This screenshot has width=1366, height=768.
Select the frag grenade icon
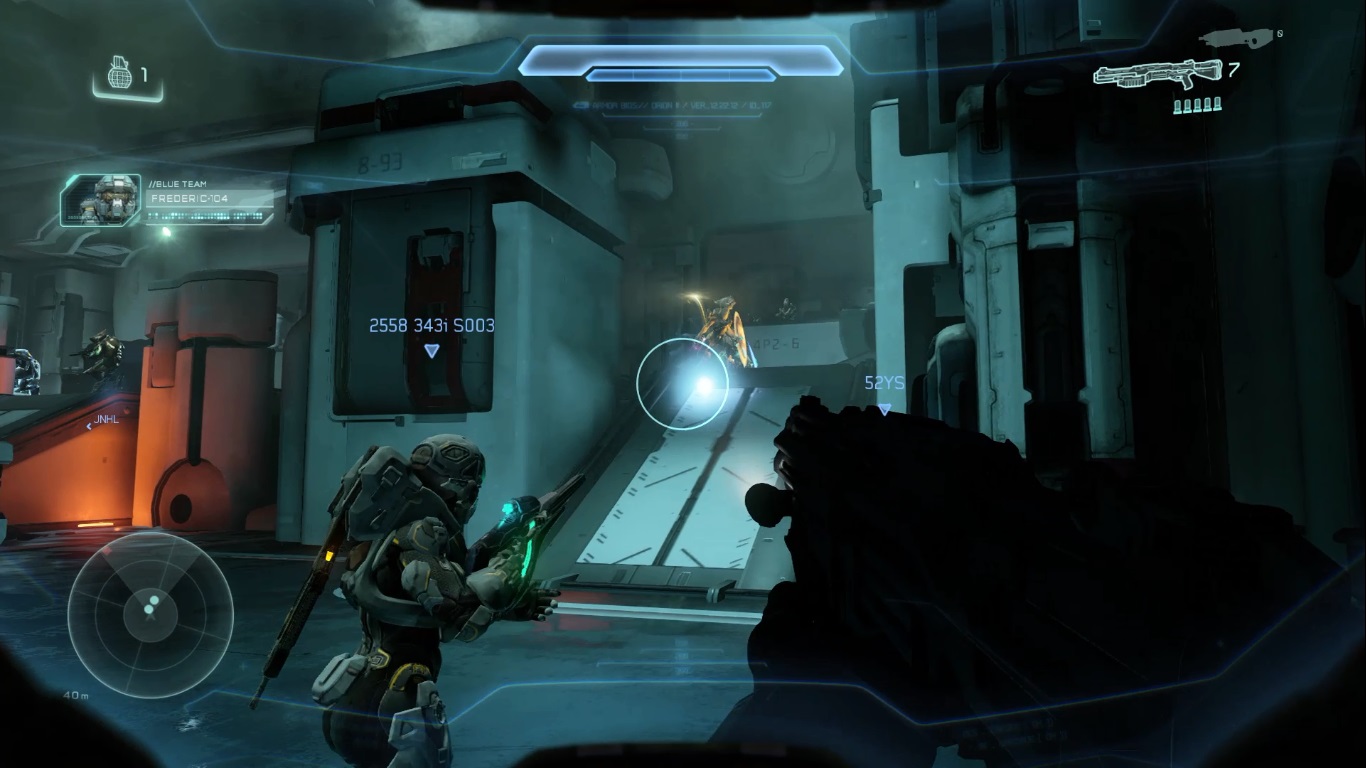(x=117, y=75)
